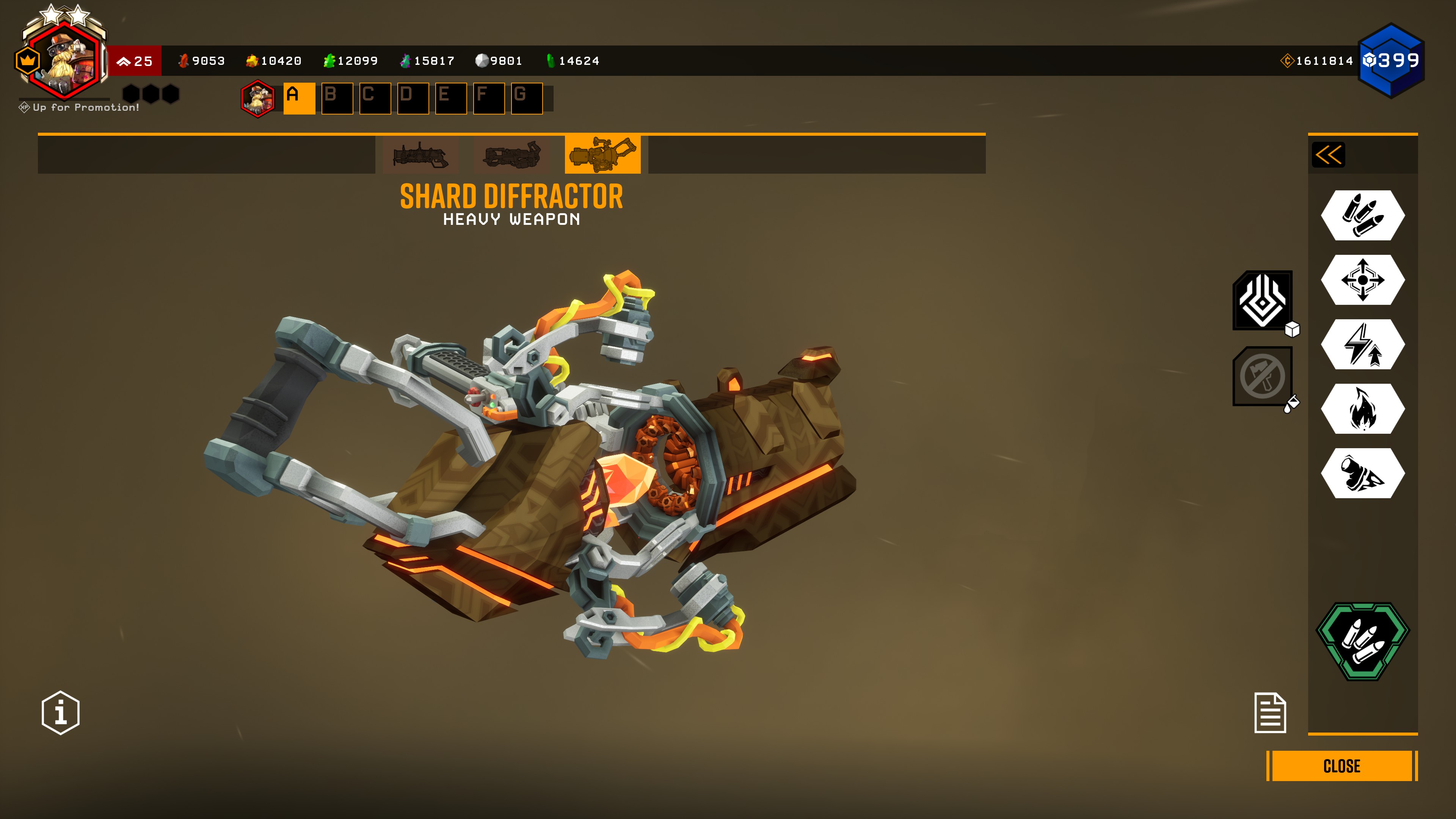Viewport: 1456px width, 819px height.
Task: Open the ammo bullets upgrade tier
Action: click(1363, 215)
